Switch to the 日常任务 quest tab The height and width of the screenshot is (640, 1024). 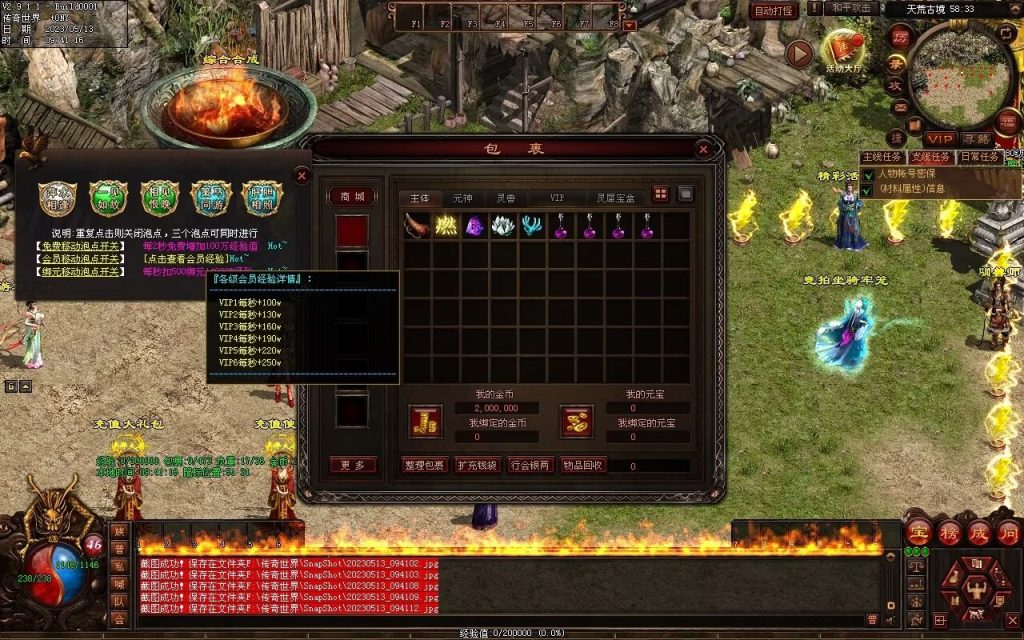point(980,157)
